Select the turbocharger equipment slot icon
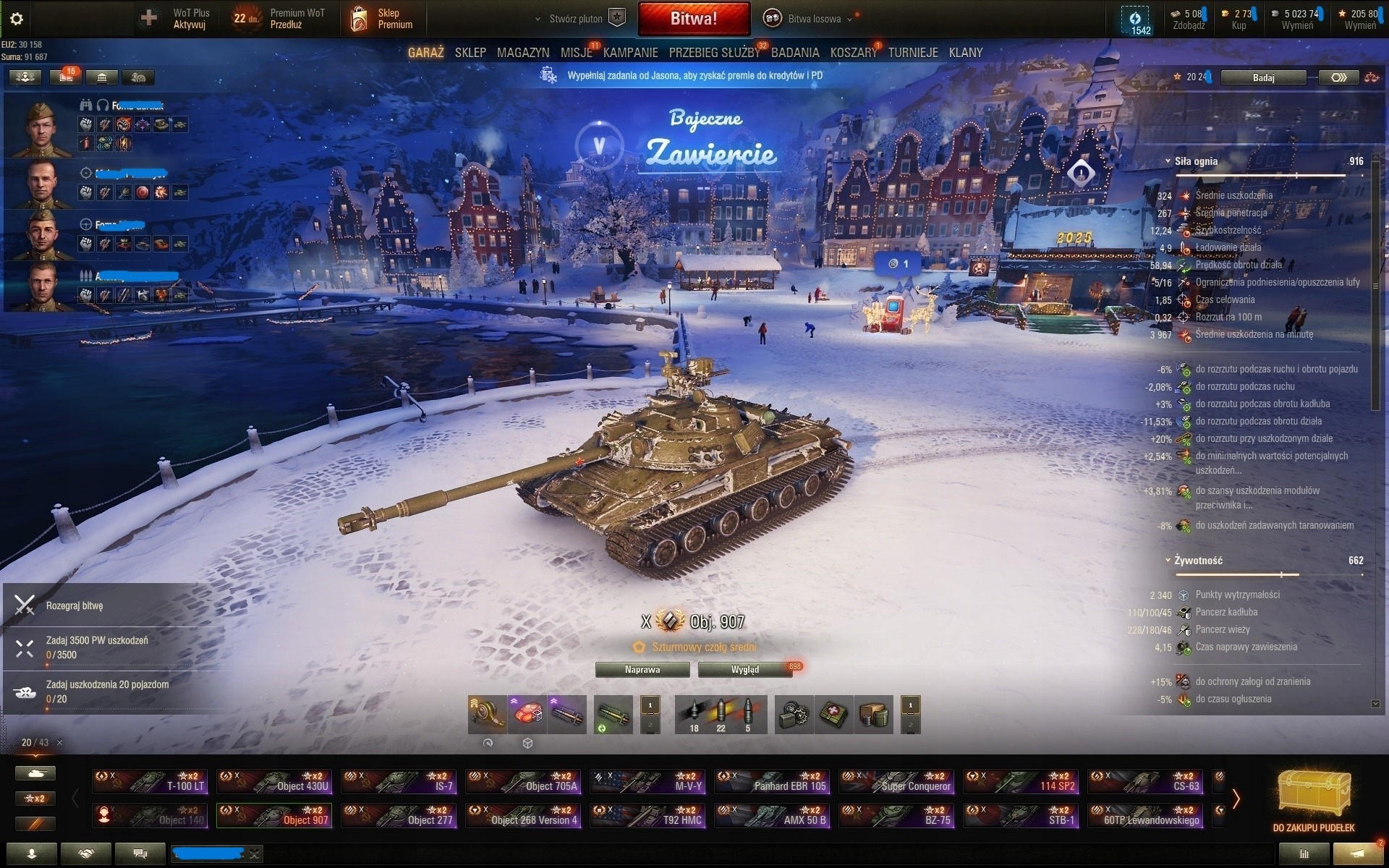 [485, 714]
